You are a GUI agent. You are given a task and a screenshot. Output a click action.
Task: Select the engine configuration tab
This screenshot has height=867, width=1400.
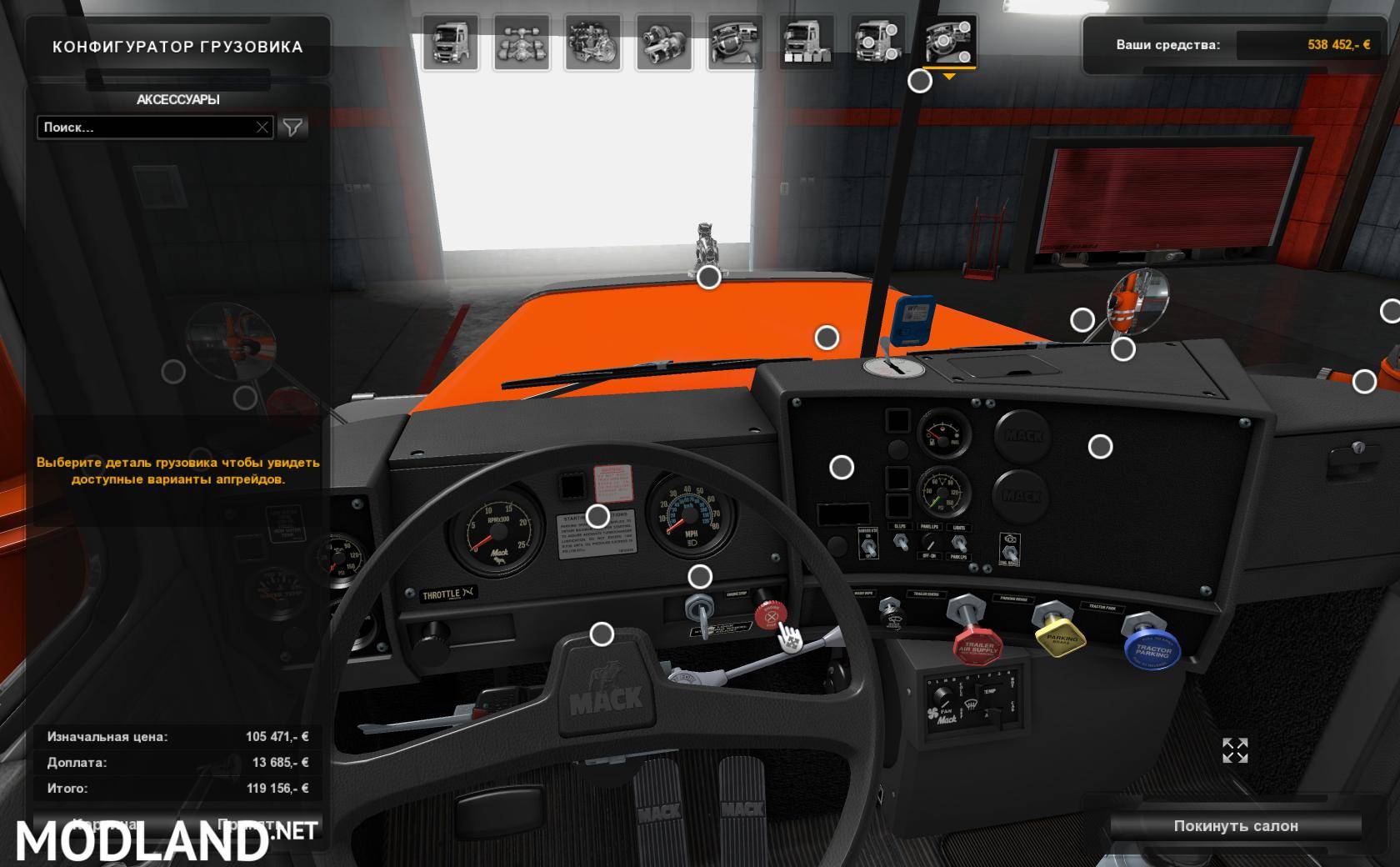[x=592, y=42]
